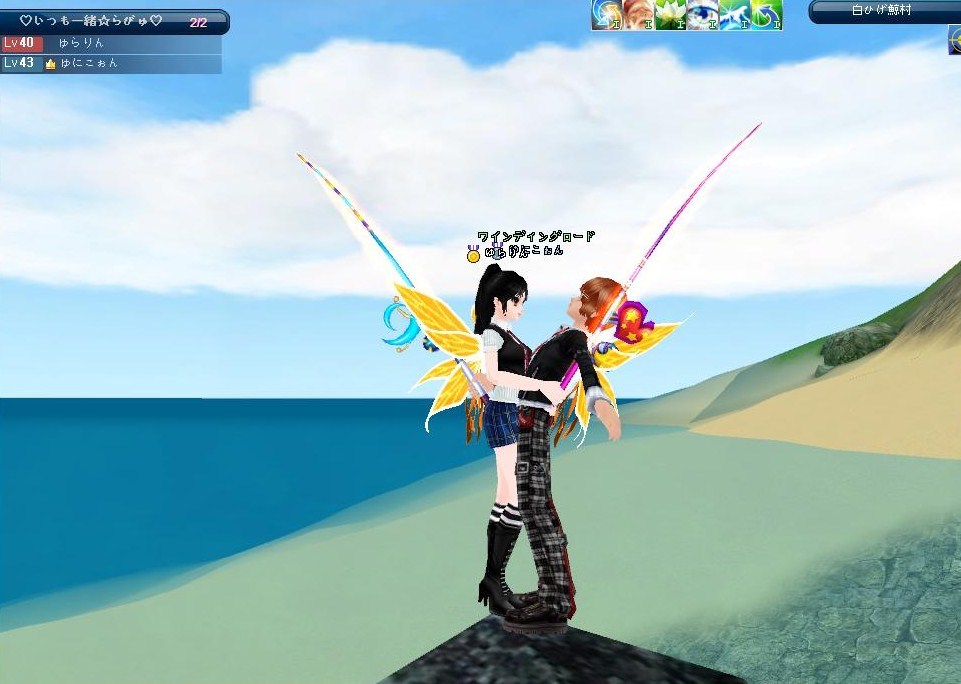The image size is (961, 684).
Task: Click the blue eye buff icon
Action: tap(701, 14)
